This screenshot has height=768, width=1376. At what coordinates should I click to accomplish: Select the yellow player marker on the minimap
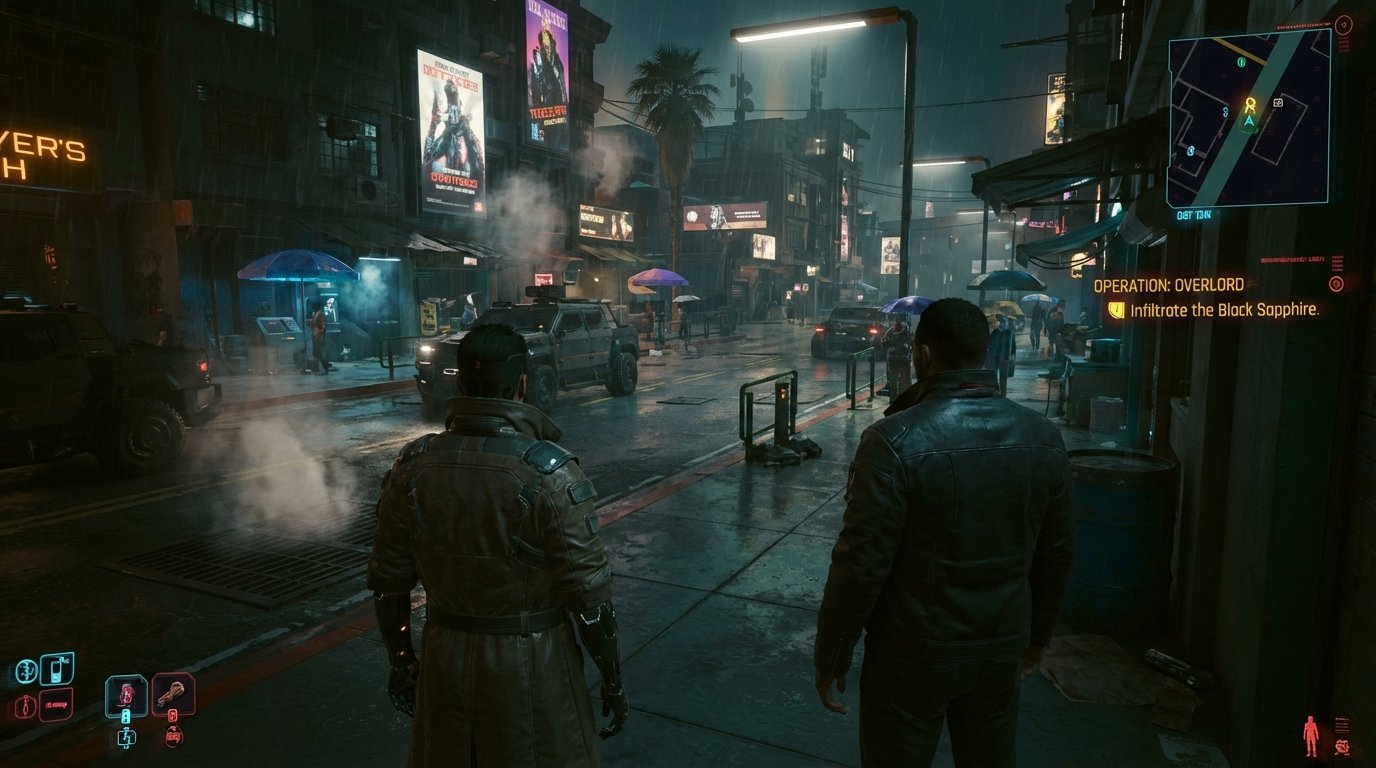1251,104
